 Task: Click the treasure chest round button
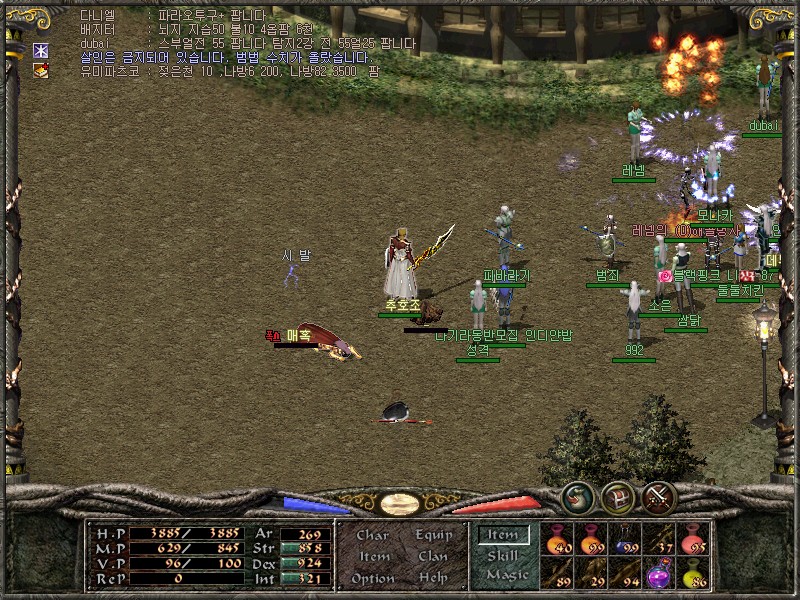617,496
